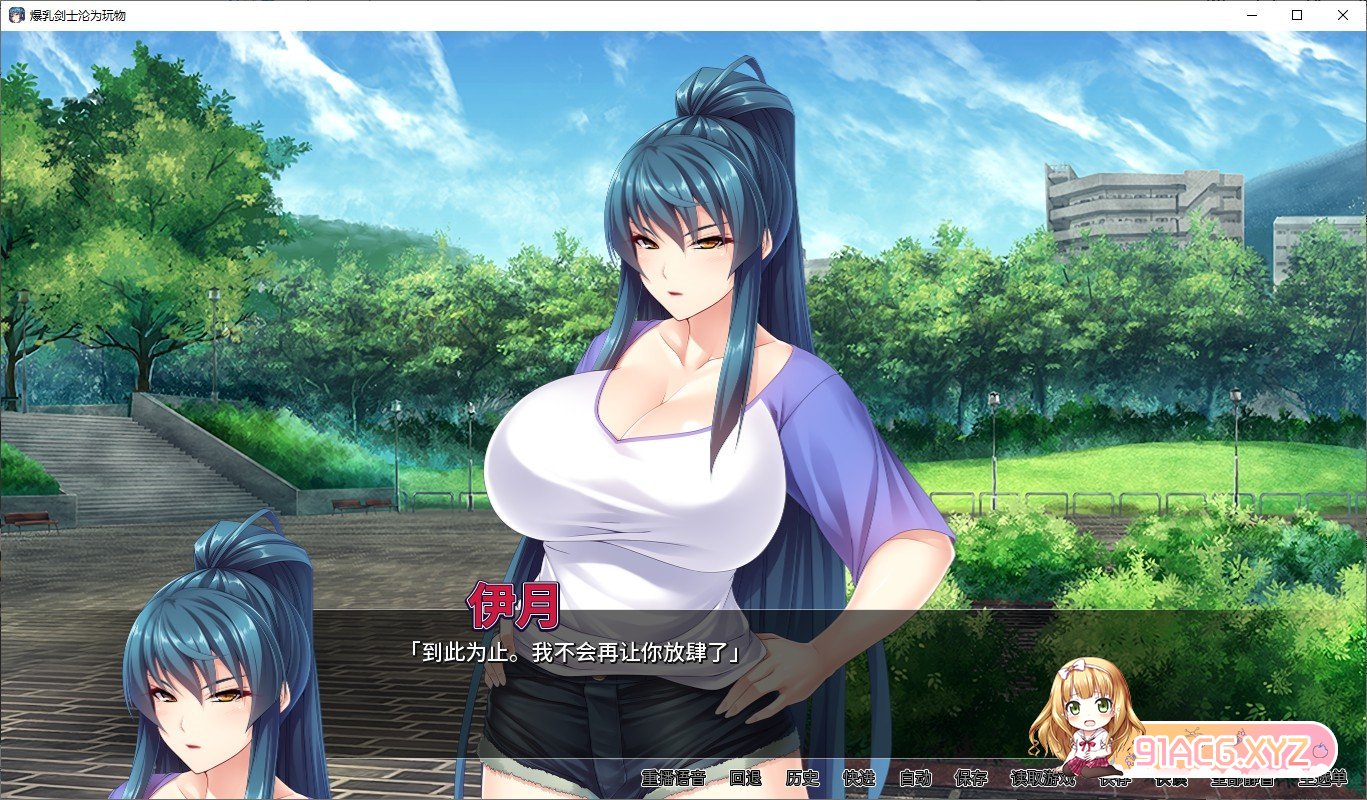Viewport: 1367px width, 800px height.
Task: Maximize the game window
Action: tap(1297, 15)
